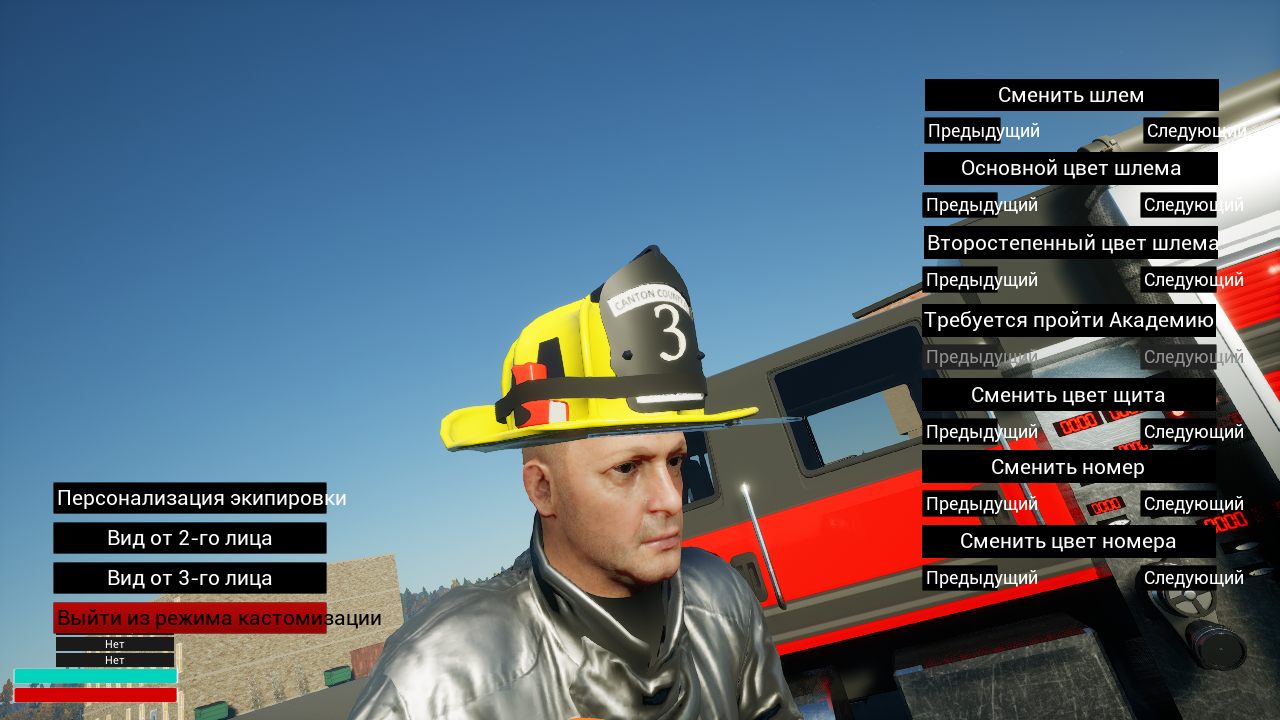Screen dimensions: 1280x720
Task: Select Предыдущий under Сменить шлем
Action: (x=963, y=131)
